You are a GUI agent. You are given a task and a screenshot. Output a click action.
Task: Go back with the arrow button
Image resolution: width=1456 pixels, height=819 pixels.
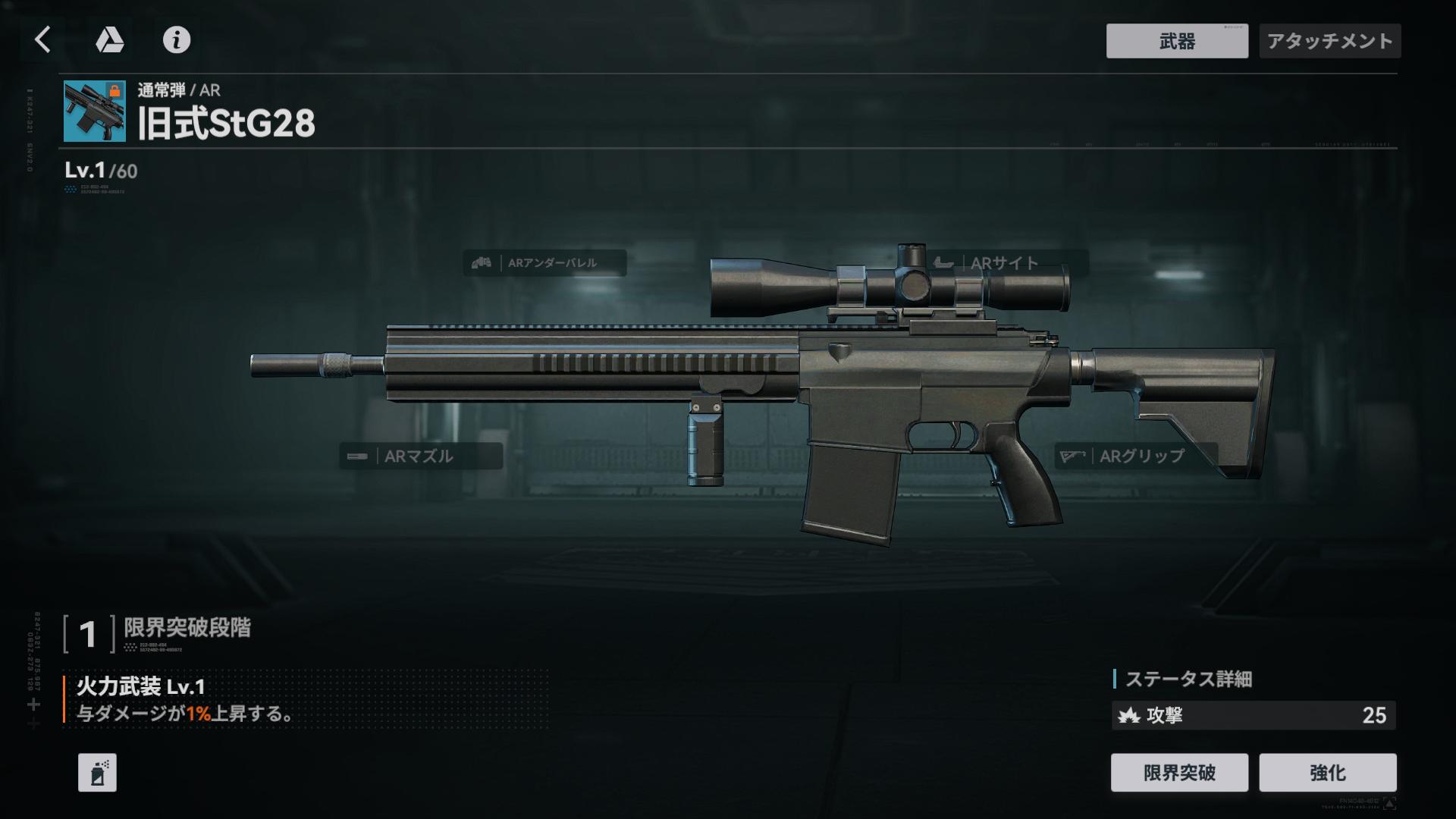pos(43,39)
